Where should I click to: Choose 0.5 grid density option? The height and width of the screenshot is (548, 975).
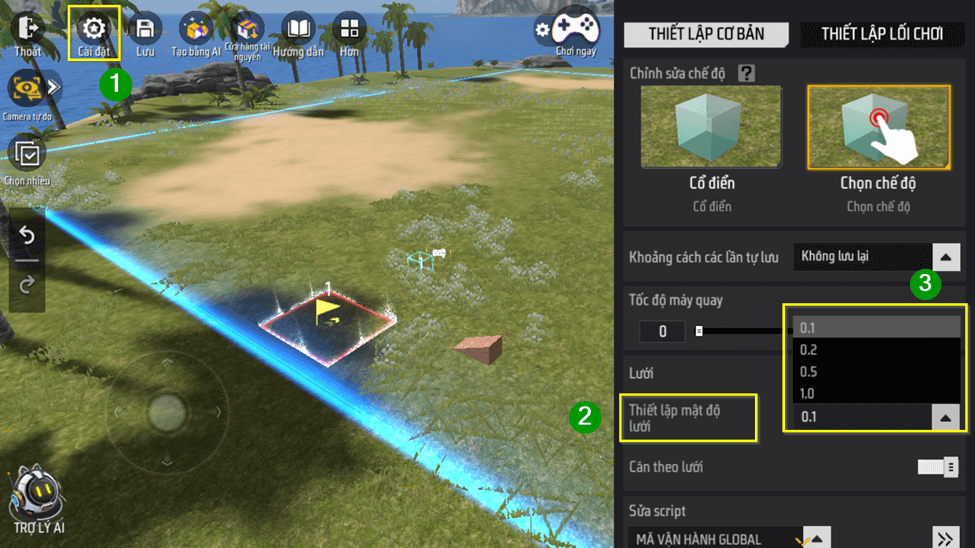click(x=876, y=372)
